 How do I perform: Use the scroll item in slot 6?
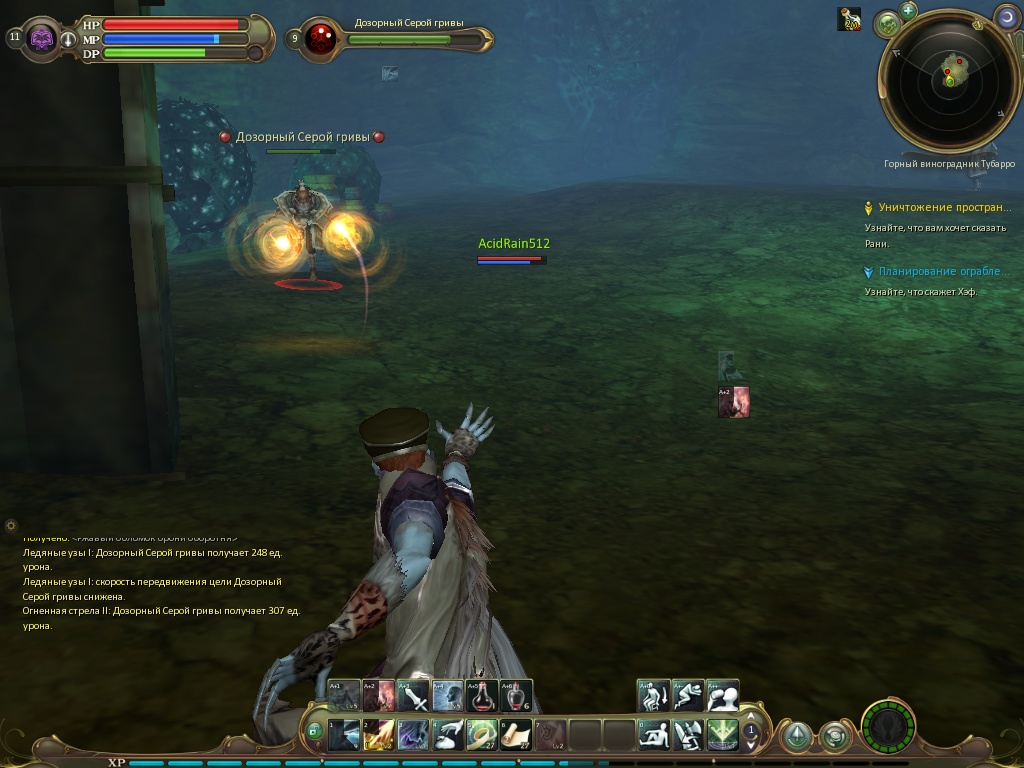(x=516, y=735)
